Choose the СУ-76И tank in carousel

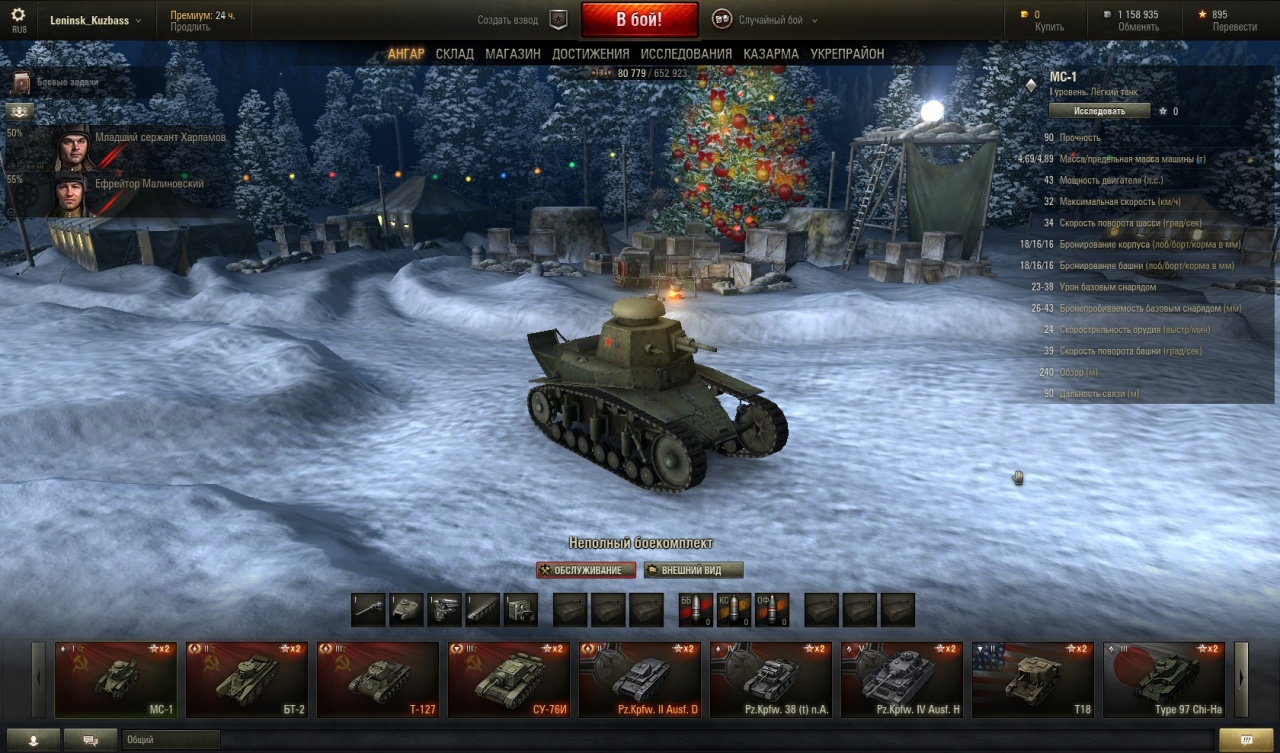pyautogui.click(x=508, y=680)
